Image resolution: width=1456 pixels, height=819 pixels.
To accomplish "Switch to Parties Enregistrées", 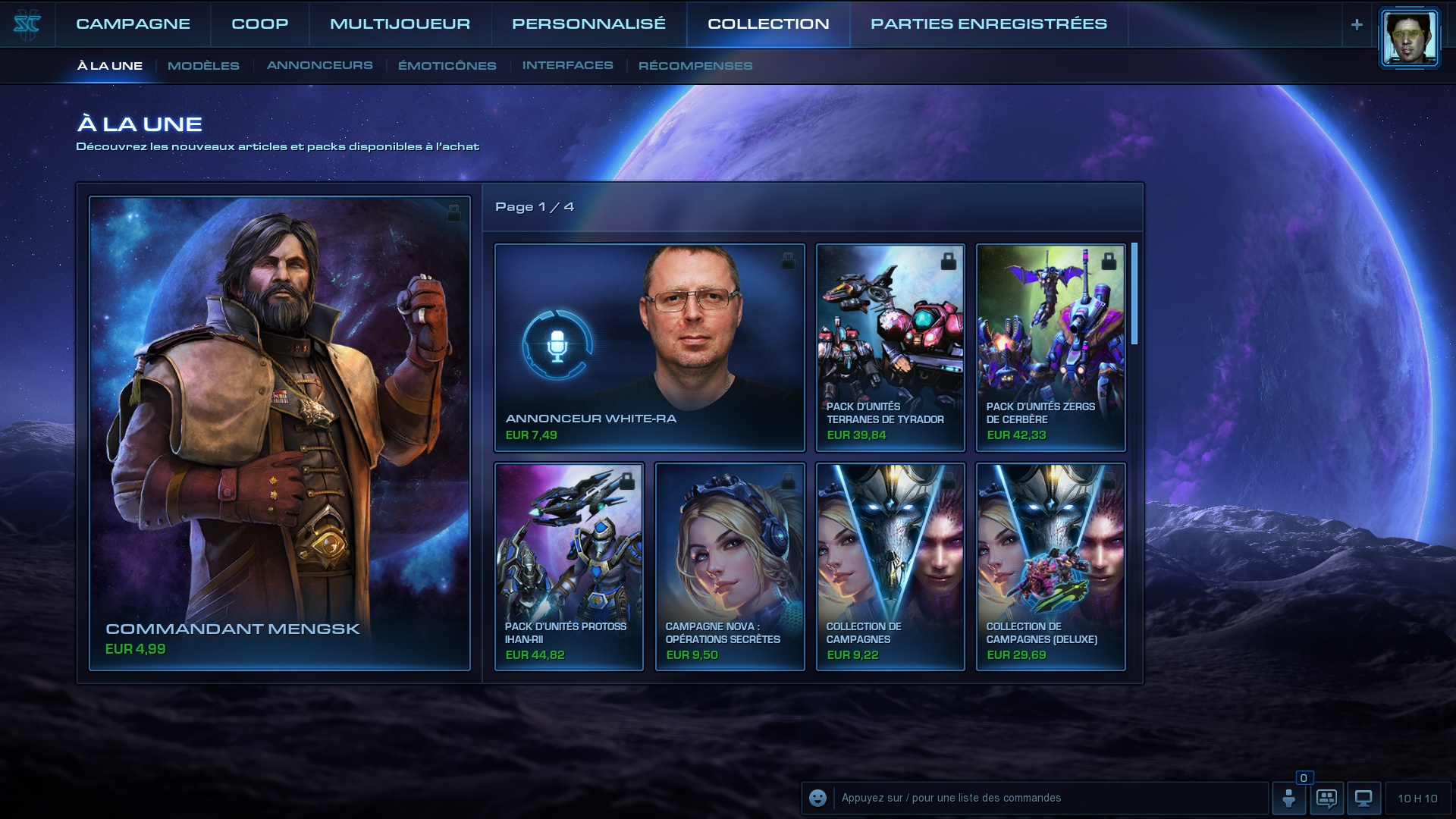I will tap(988, 24).
